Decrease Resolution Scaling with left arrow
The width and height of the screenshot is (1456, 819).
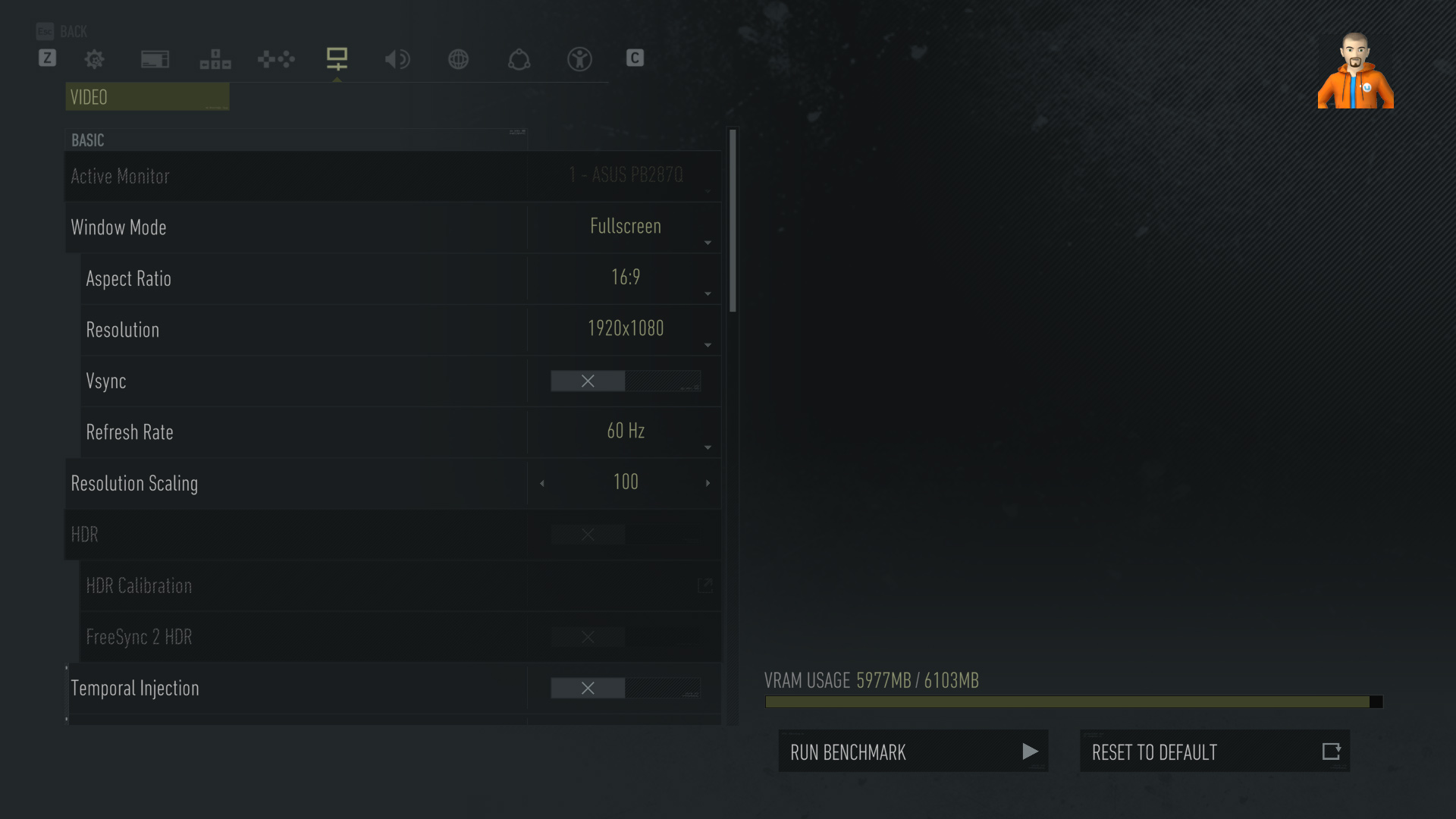pos(542,483)
